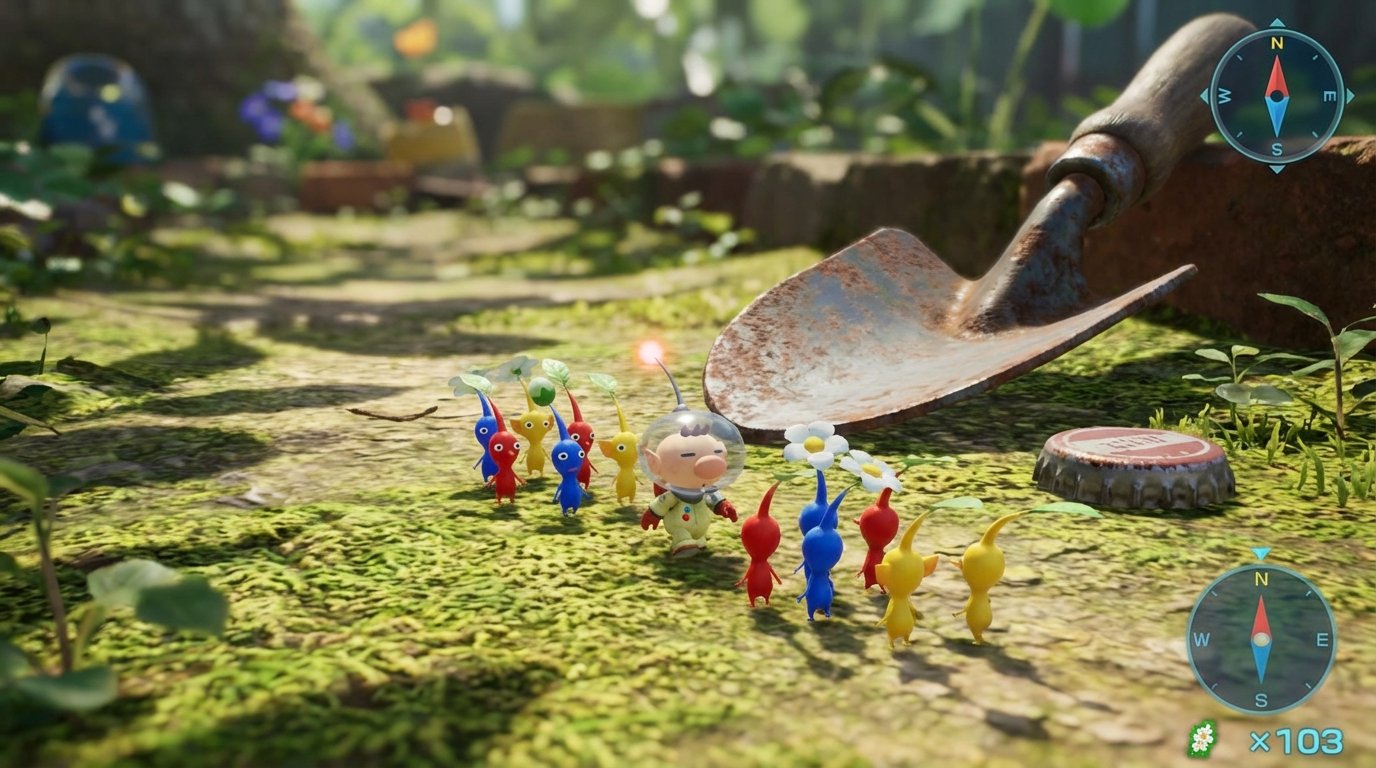Viewport: 1376px width, 768px height.
Task: Click the west arrow of the upper compass dial
Action: [1224, 95]
